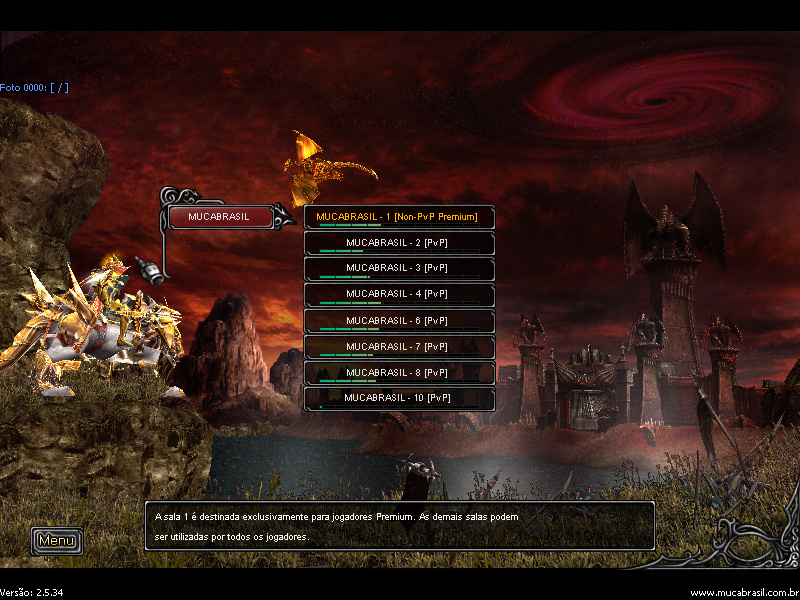
Task: Pick the MUCABRASIL - 4 [PvP] room
Action: [399, 295]
